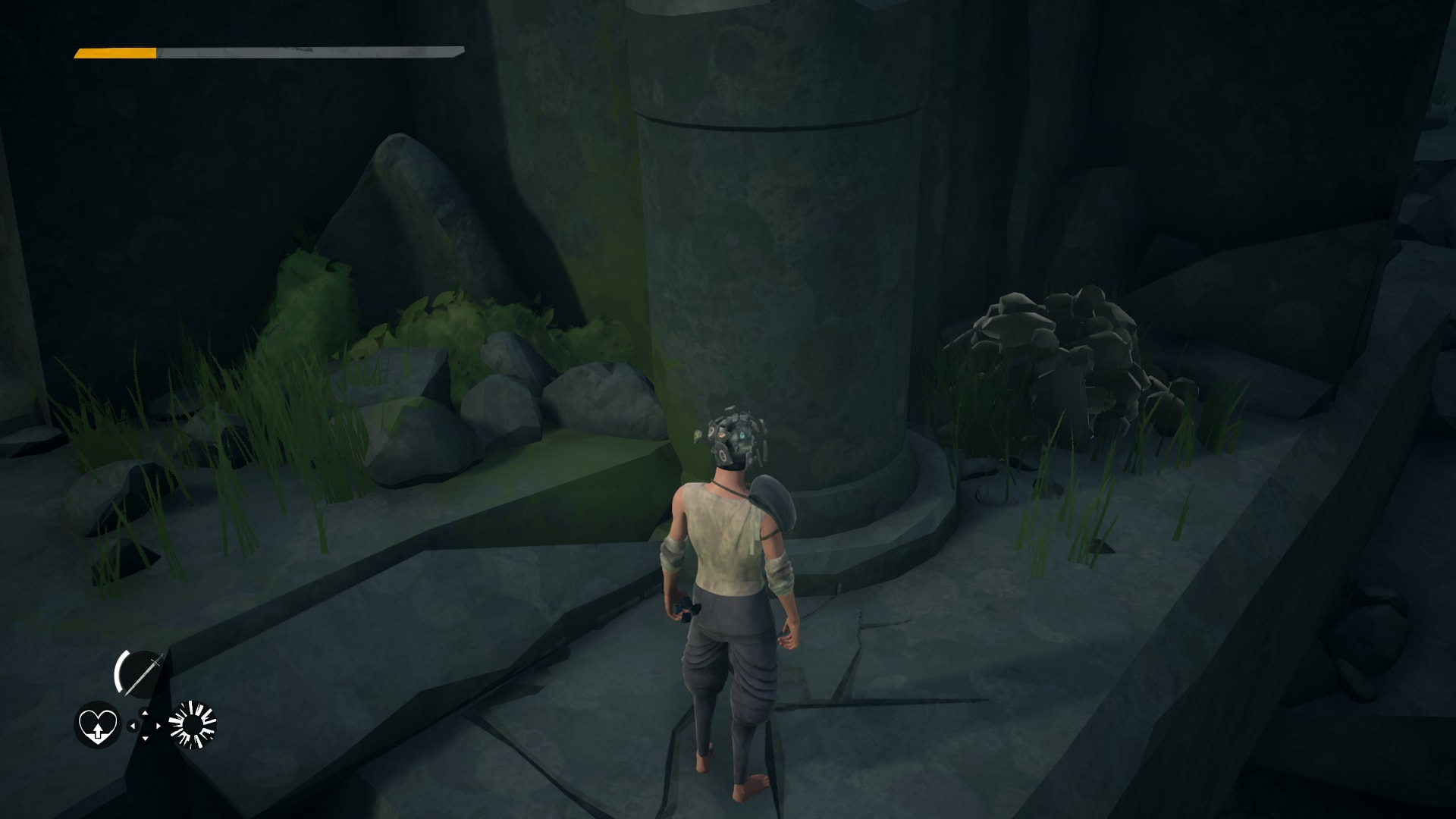Select the sword weapon icon
The height and width of the screenshot is (819, 1456).
(x=141, y=672)
